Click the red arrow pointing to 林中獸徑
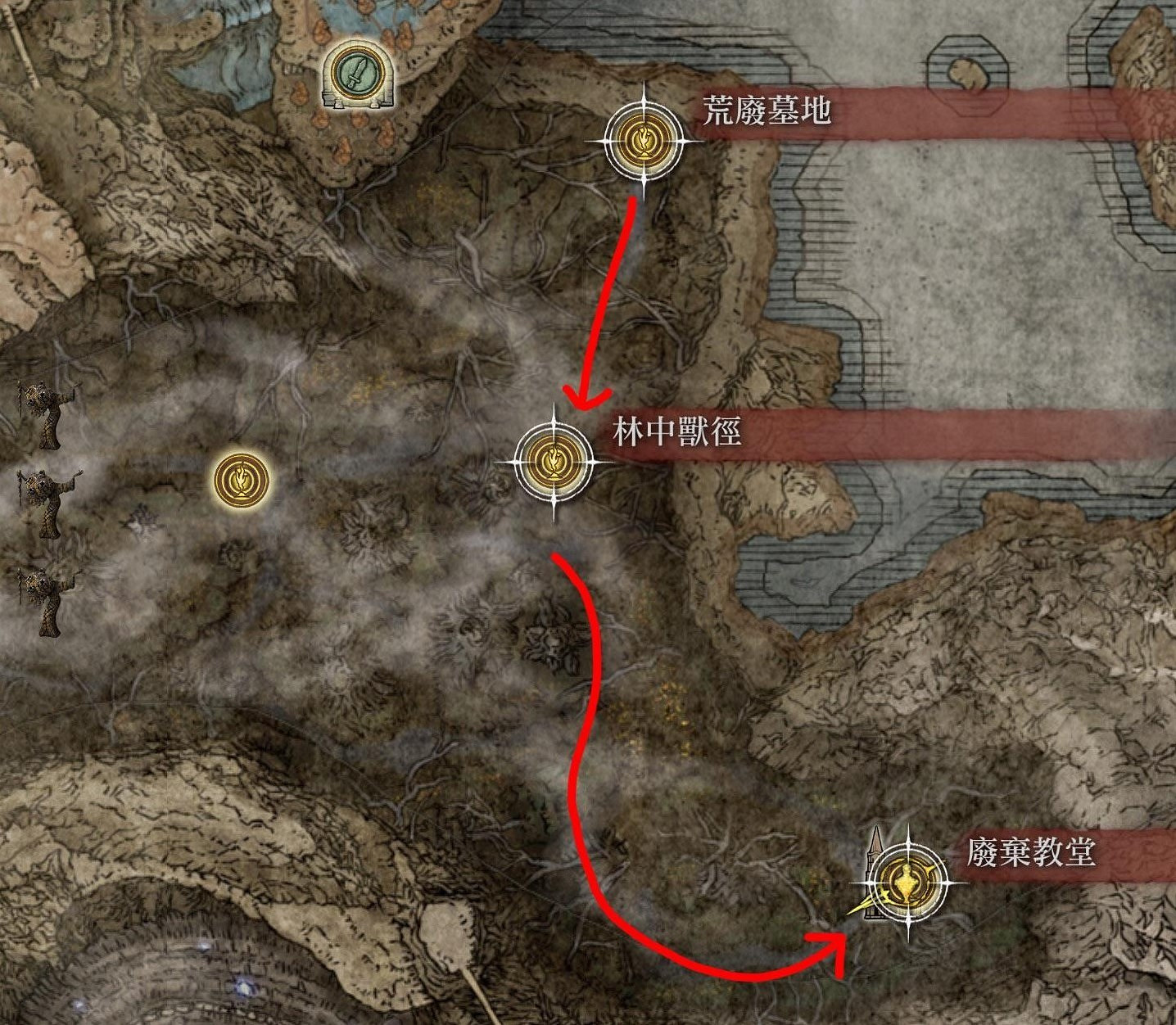Image resolution: width=1176 pixels, height=1025 pixels. click(610, 303)
